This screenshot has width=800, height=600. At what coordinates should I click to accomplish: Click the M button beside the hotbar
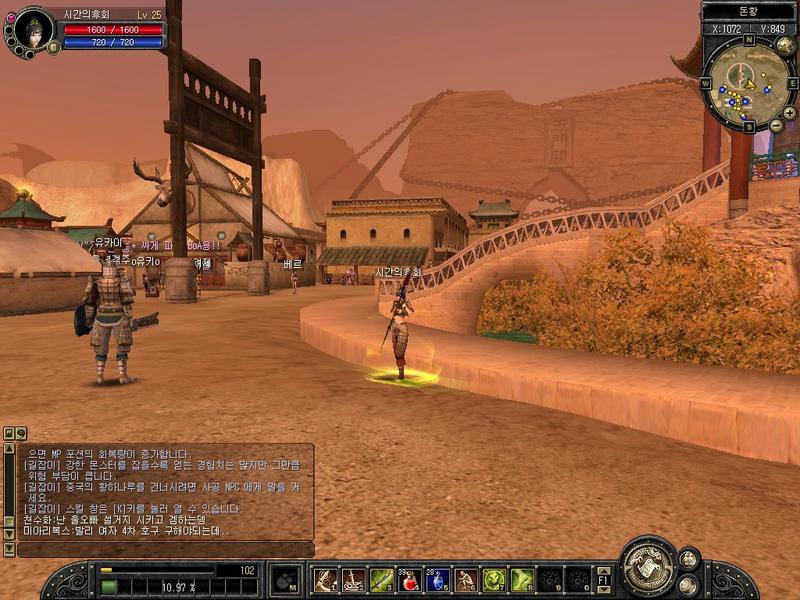(286, 579)
